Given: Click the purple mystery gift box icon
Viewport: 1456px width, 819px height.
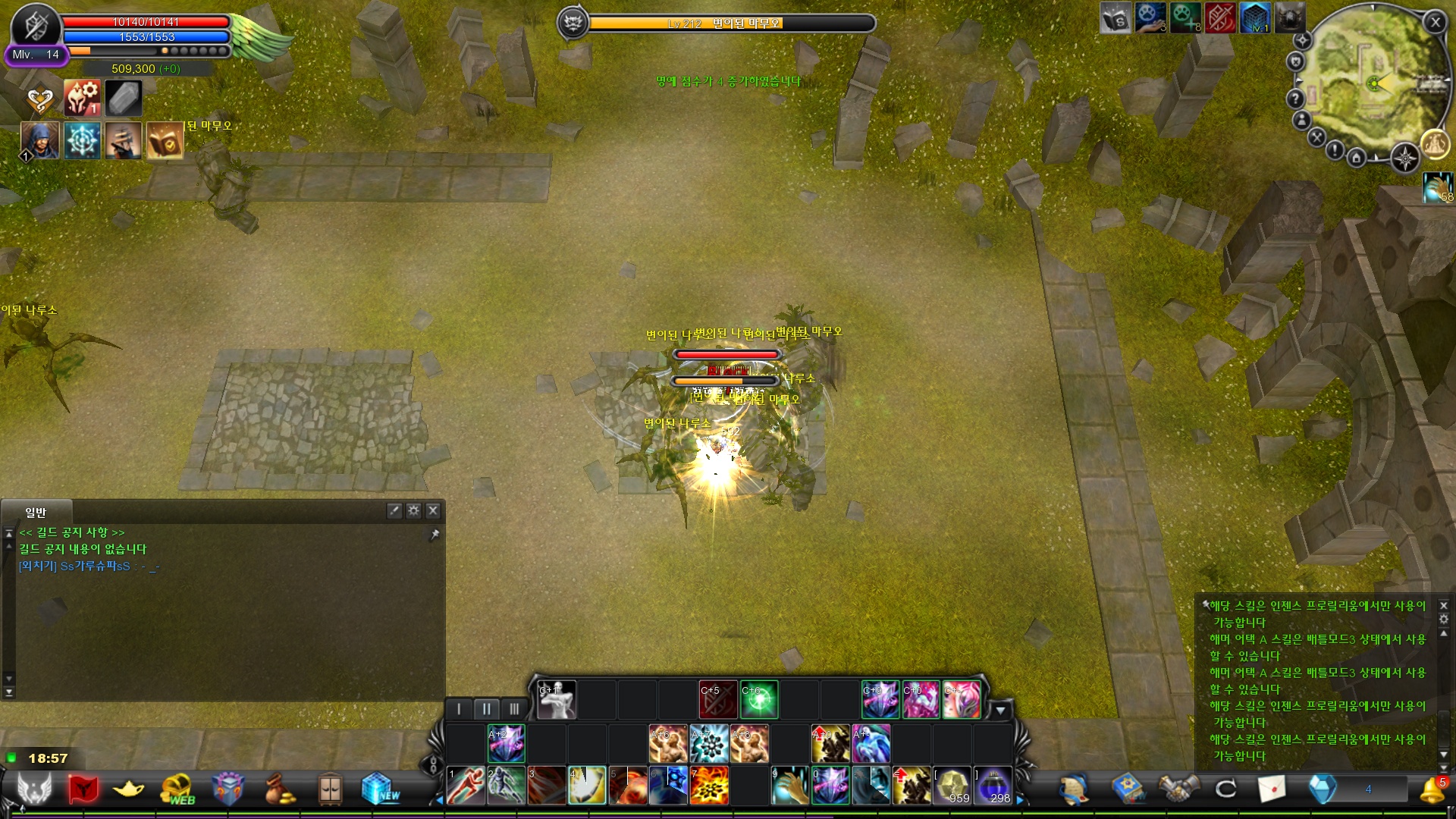Looking at the screenshot, I should [227, 789].
